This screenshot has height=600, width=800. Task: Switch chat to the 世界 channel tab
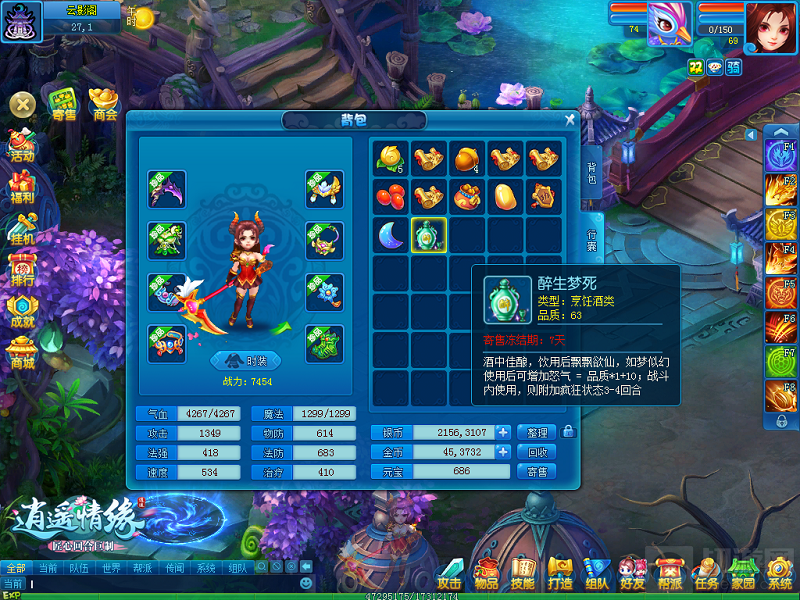pyautogui.click(x=114, y=567)
